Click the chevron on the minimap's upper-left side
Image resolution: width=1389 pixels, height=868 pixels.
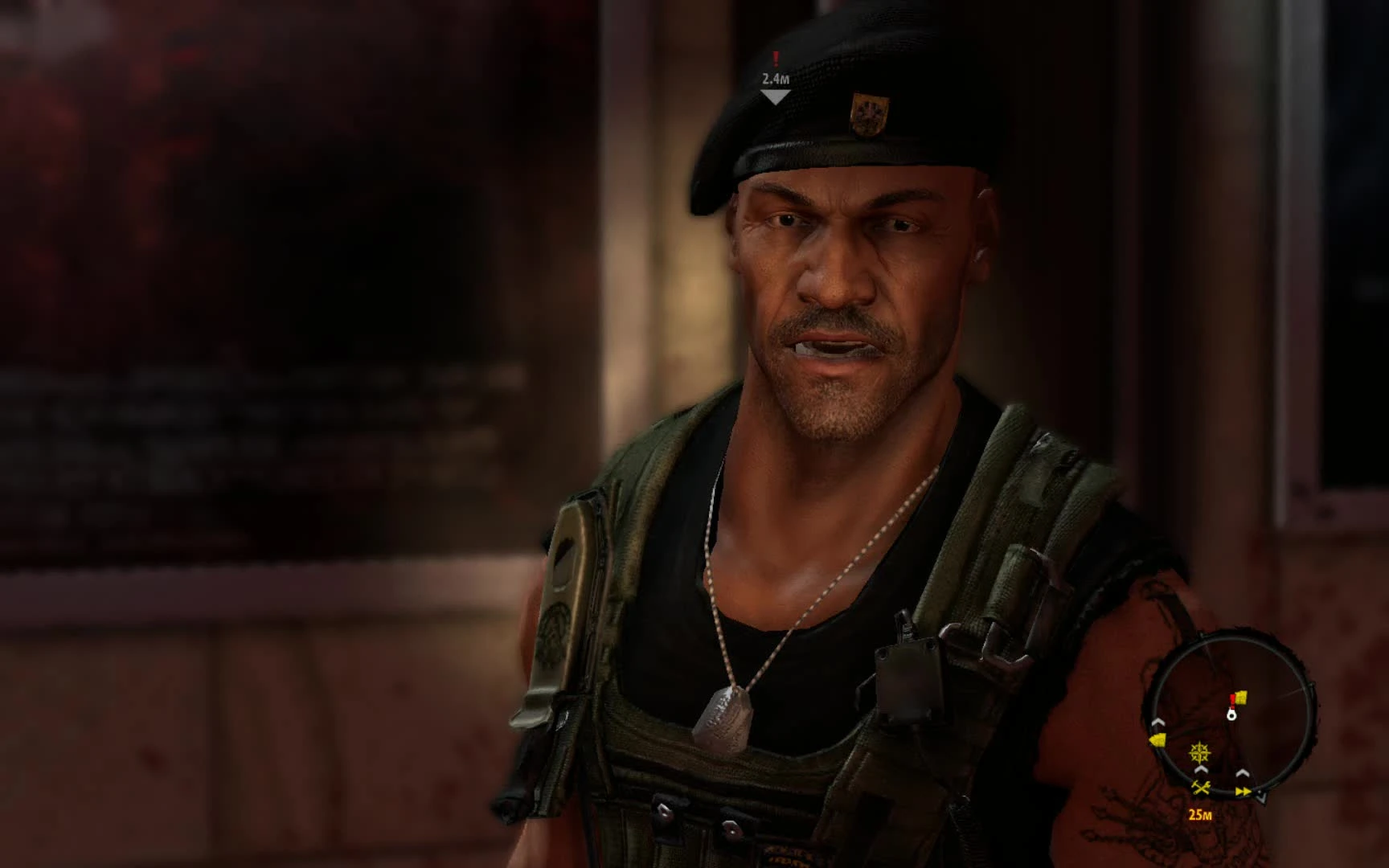(1157, 723)
